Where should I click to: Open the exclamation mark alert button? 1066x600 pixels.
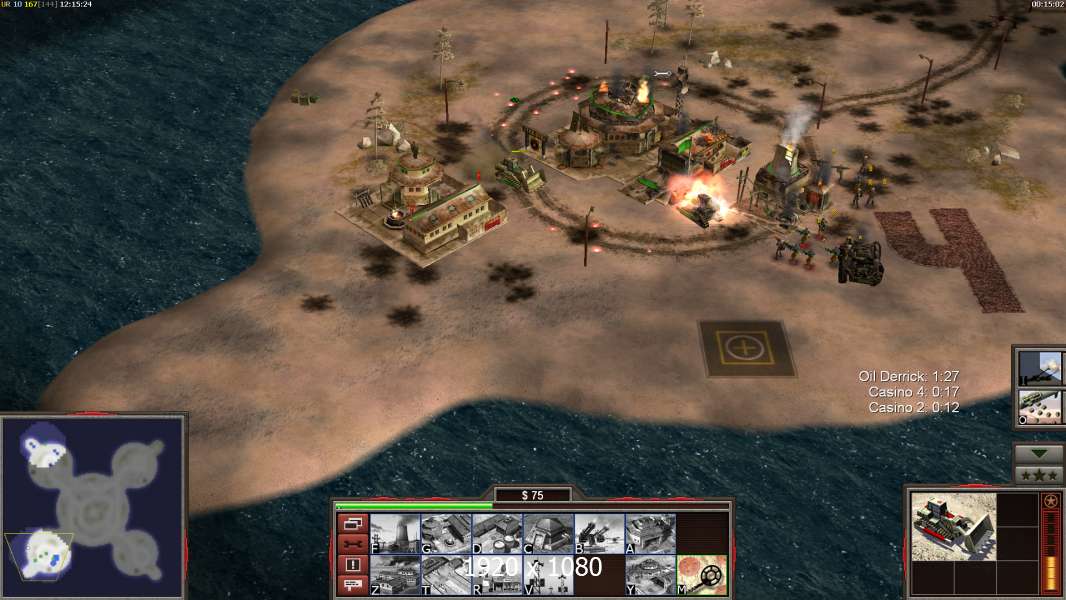click(x=352, y=565)
